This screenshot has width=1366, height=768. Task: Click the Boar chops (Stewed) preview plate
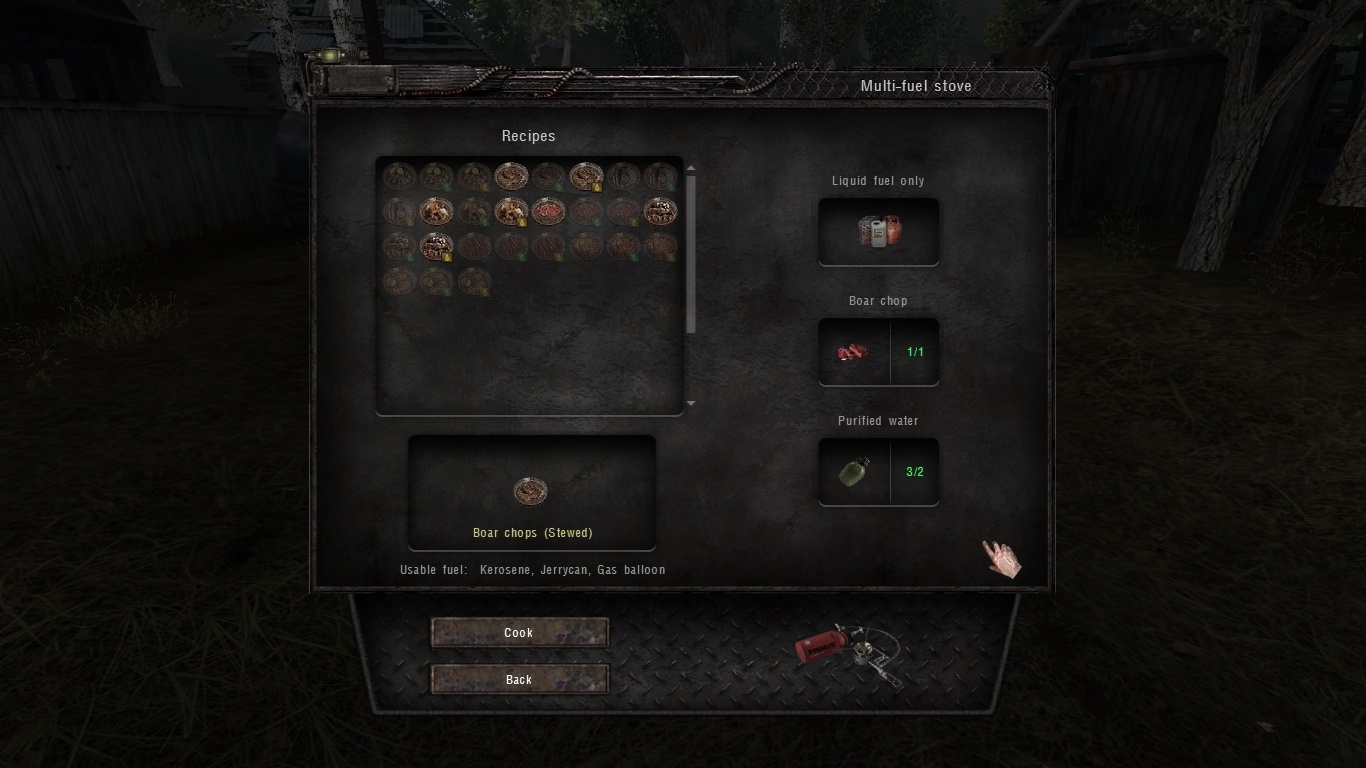pyautogui.click(x=530, y=491)
